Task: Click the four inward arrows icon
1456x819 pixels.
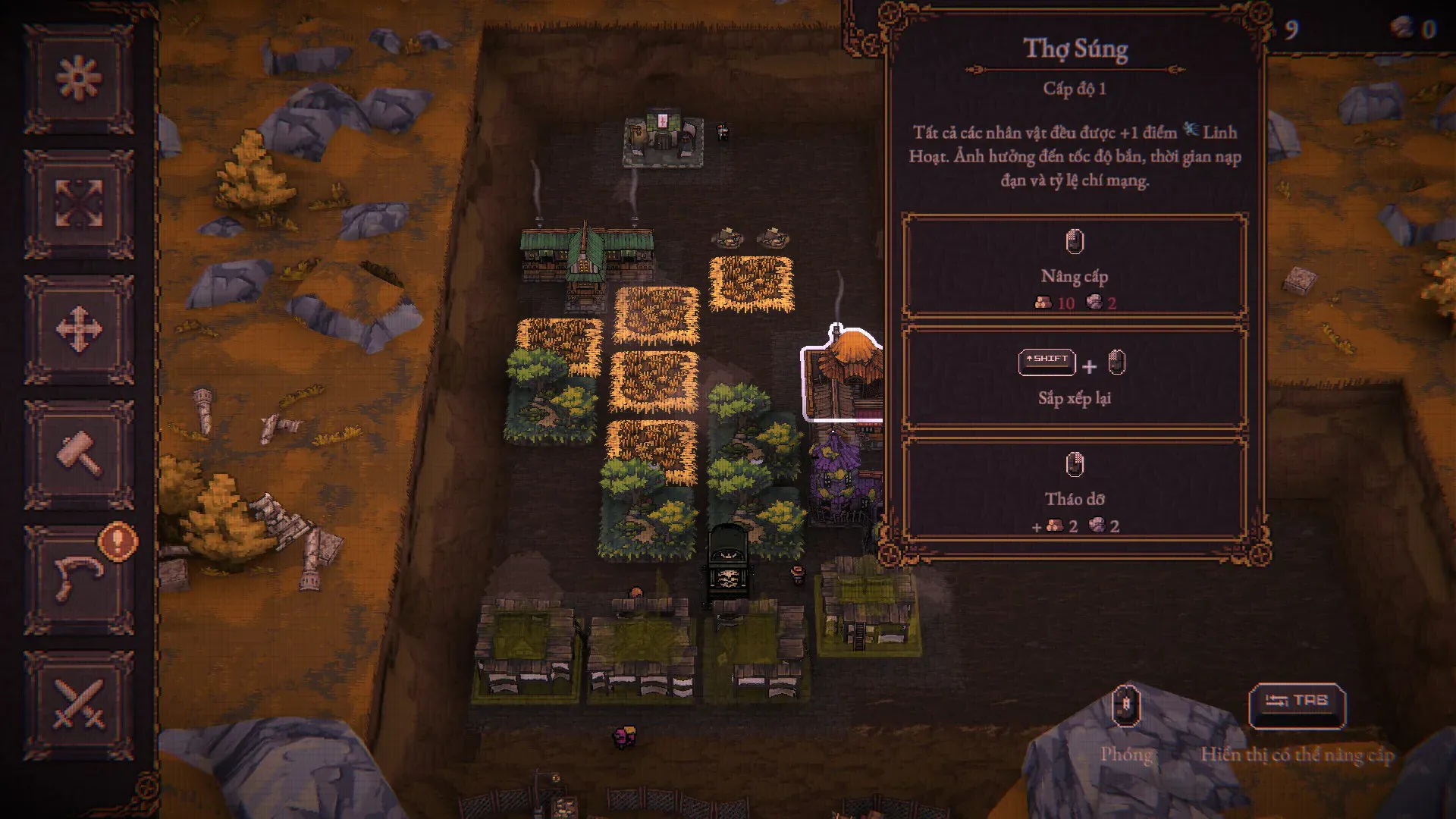Action: coord(79,204)
